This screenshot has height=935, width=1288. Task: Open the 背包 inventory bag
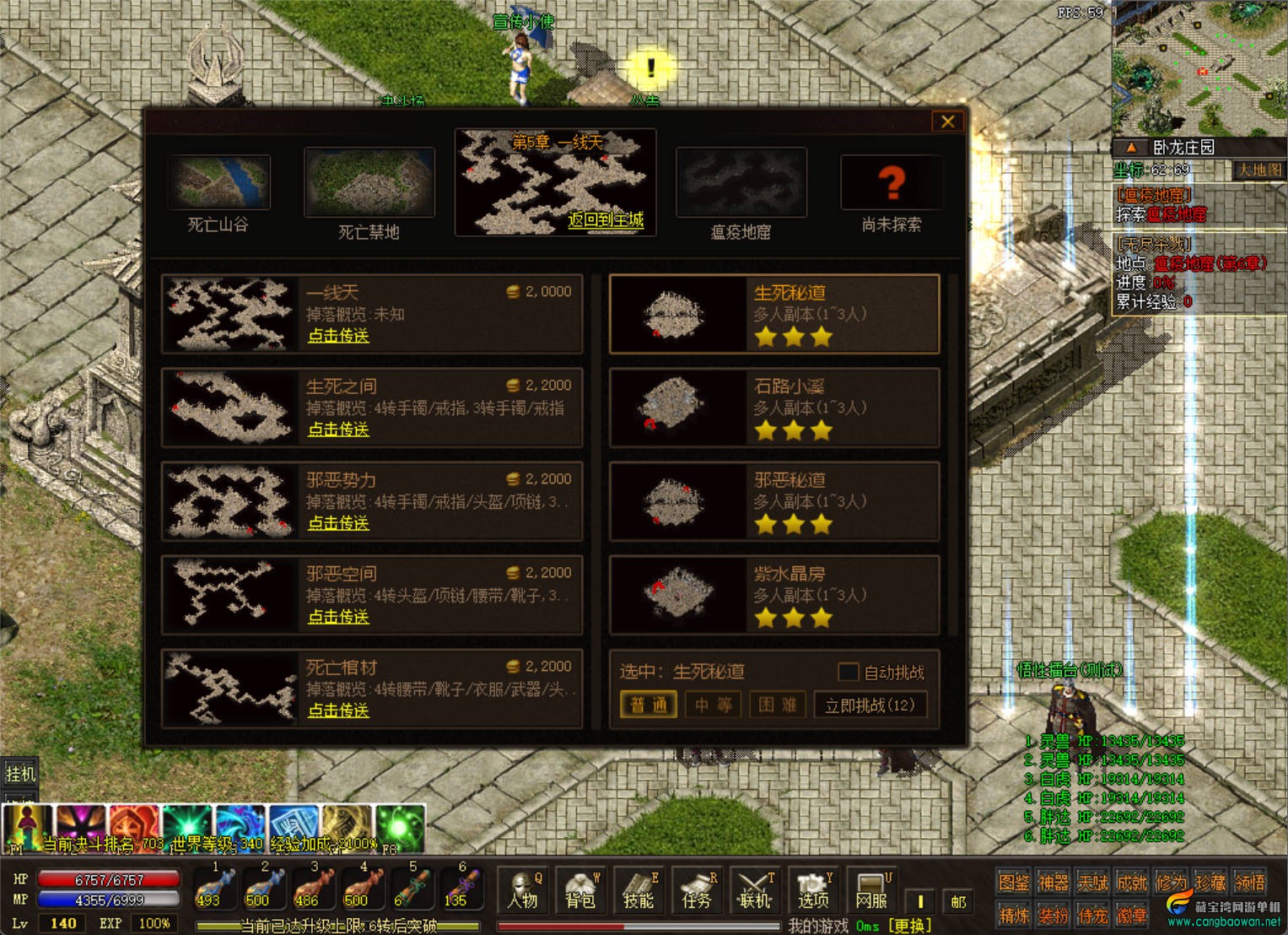click(x=580, y=891)
